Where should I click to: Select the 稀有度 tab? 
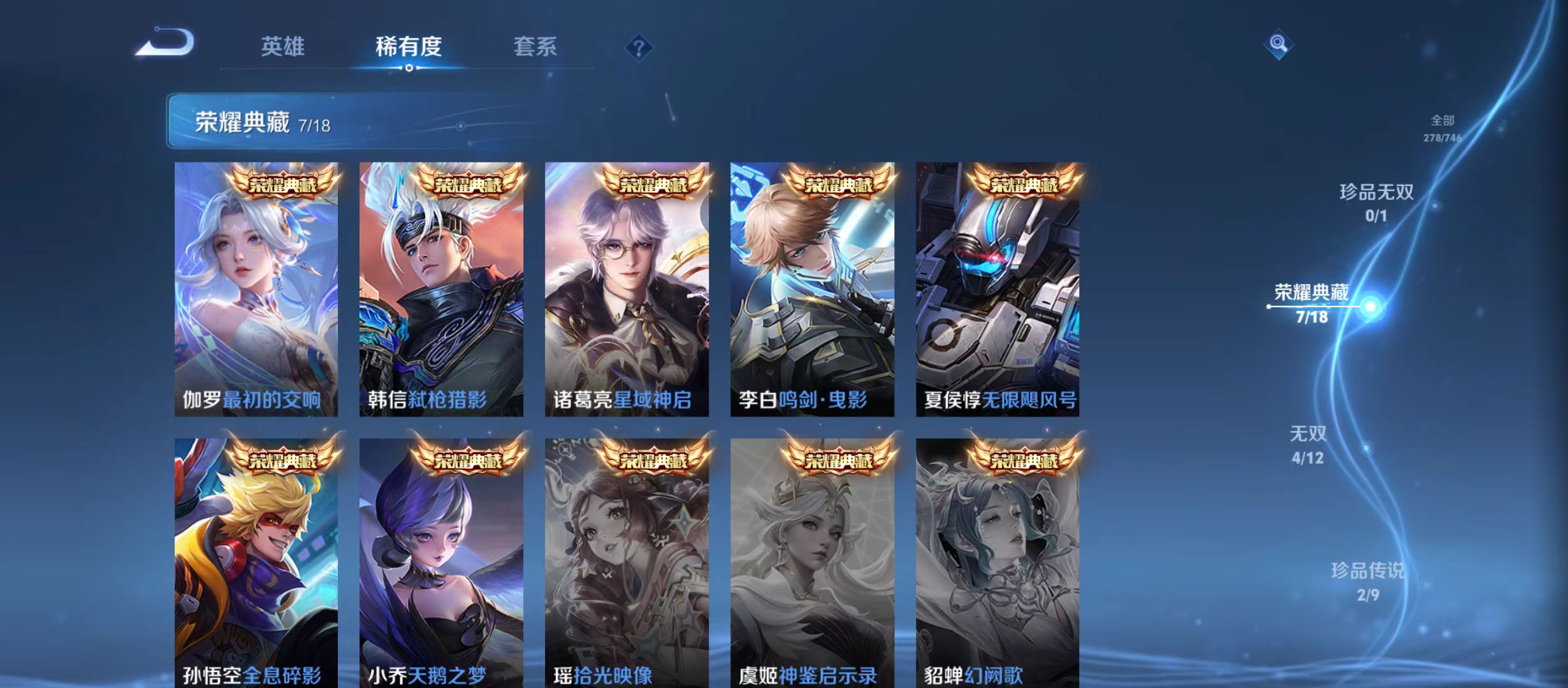tap(409, 46)
